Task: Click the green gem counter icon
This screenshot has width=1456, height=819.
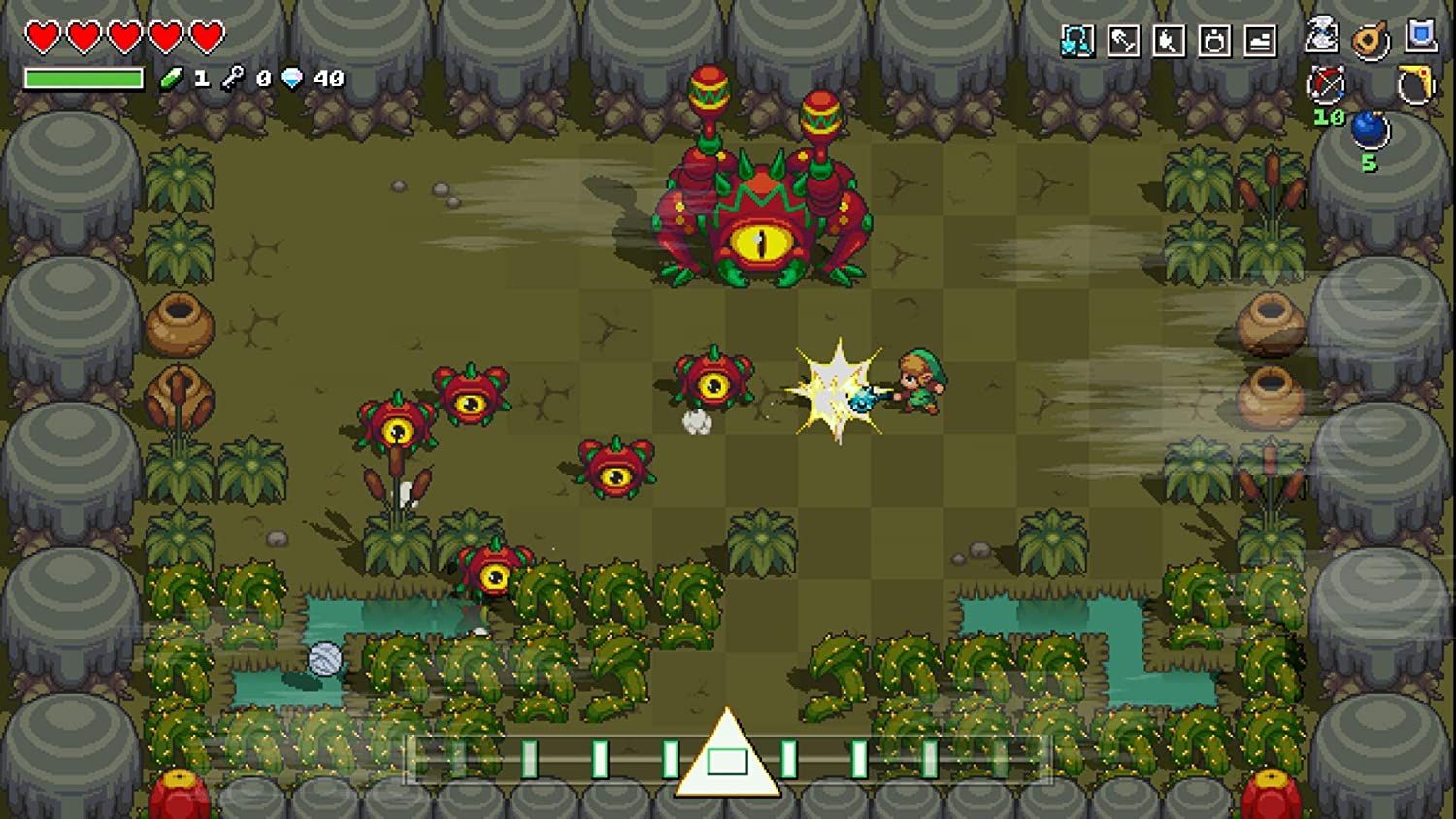Action: tap(175, 77)
